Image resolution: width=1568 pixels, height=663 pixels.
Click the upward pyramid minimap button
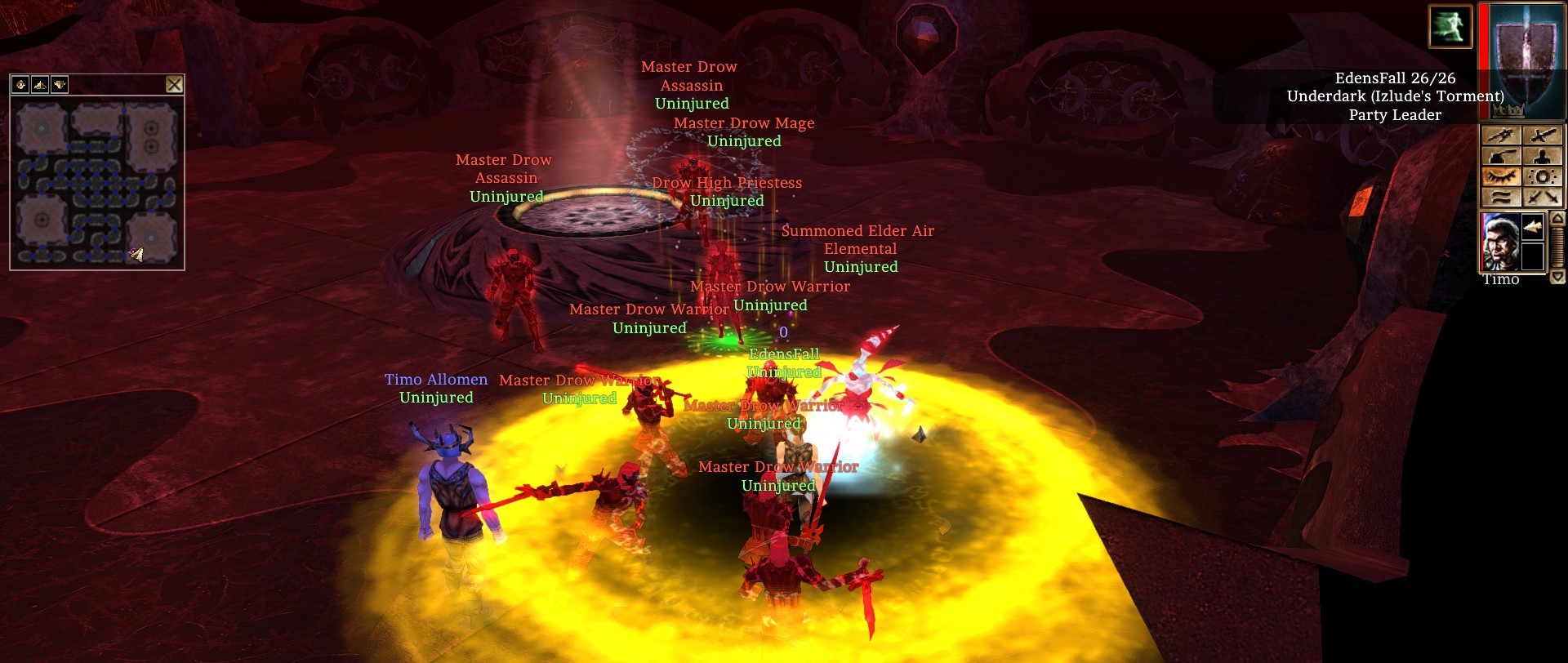40,84
